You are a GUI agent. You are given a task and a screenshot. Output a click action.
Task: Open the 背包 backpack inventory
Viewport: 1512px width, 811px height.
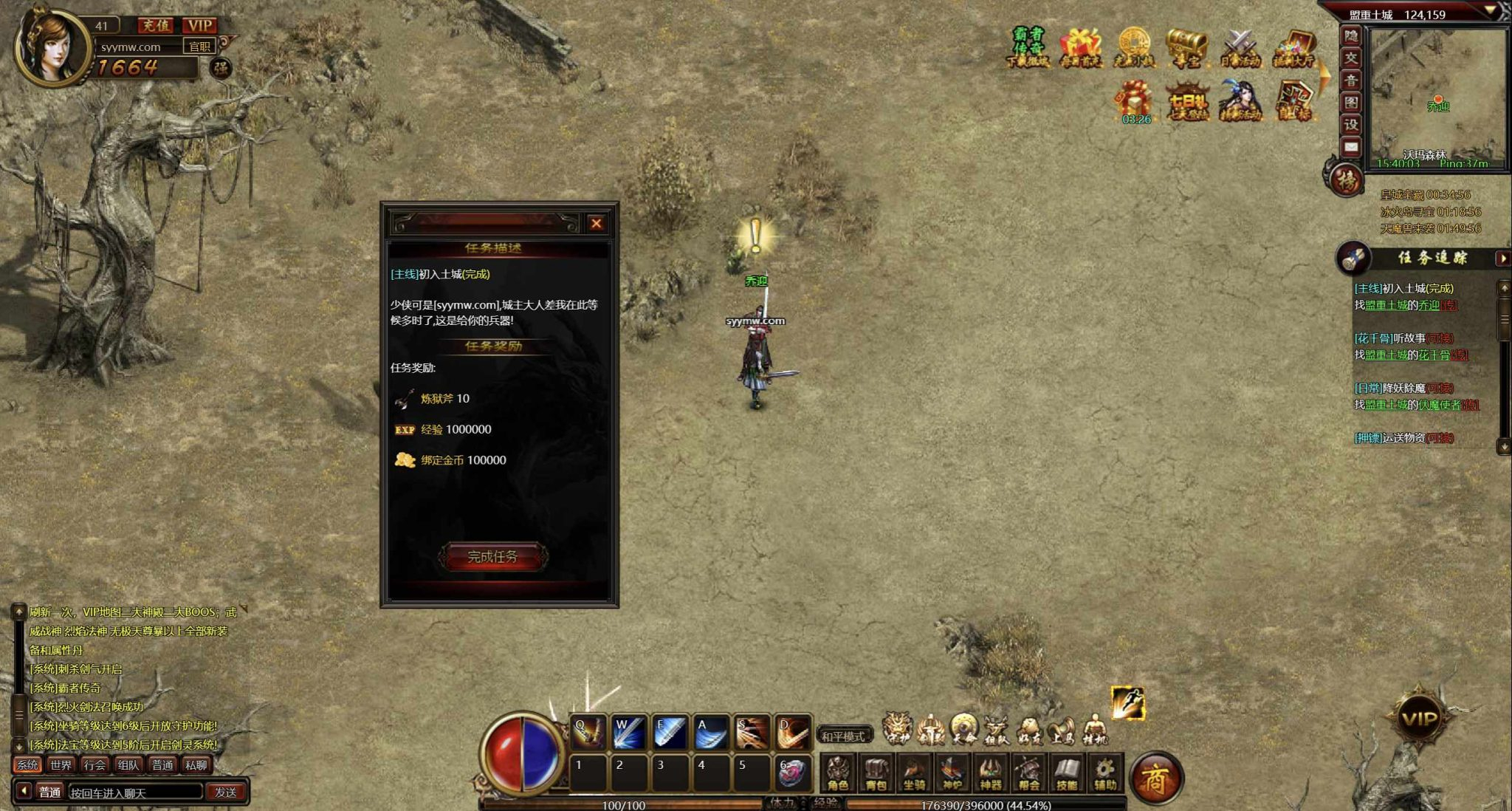(x=876, y=773)
